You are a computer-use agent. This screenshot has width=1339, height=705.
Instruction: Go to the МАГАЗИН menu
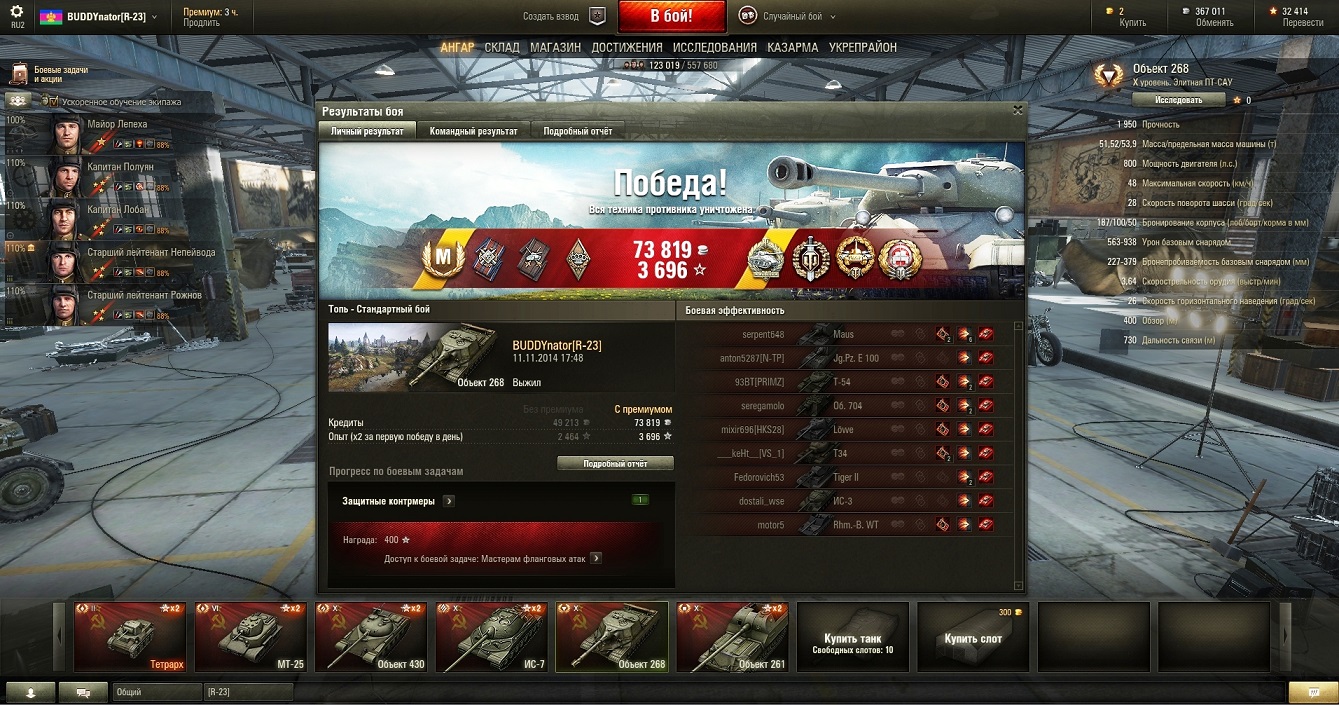pyautogui.click(x=555, y=47)
